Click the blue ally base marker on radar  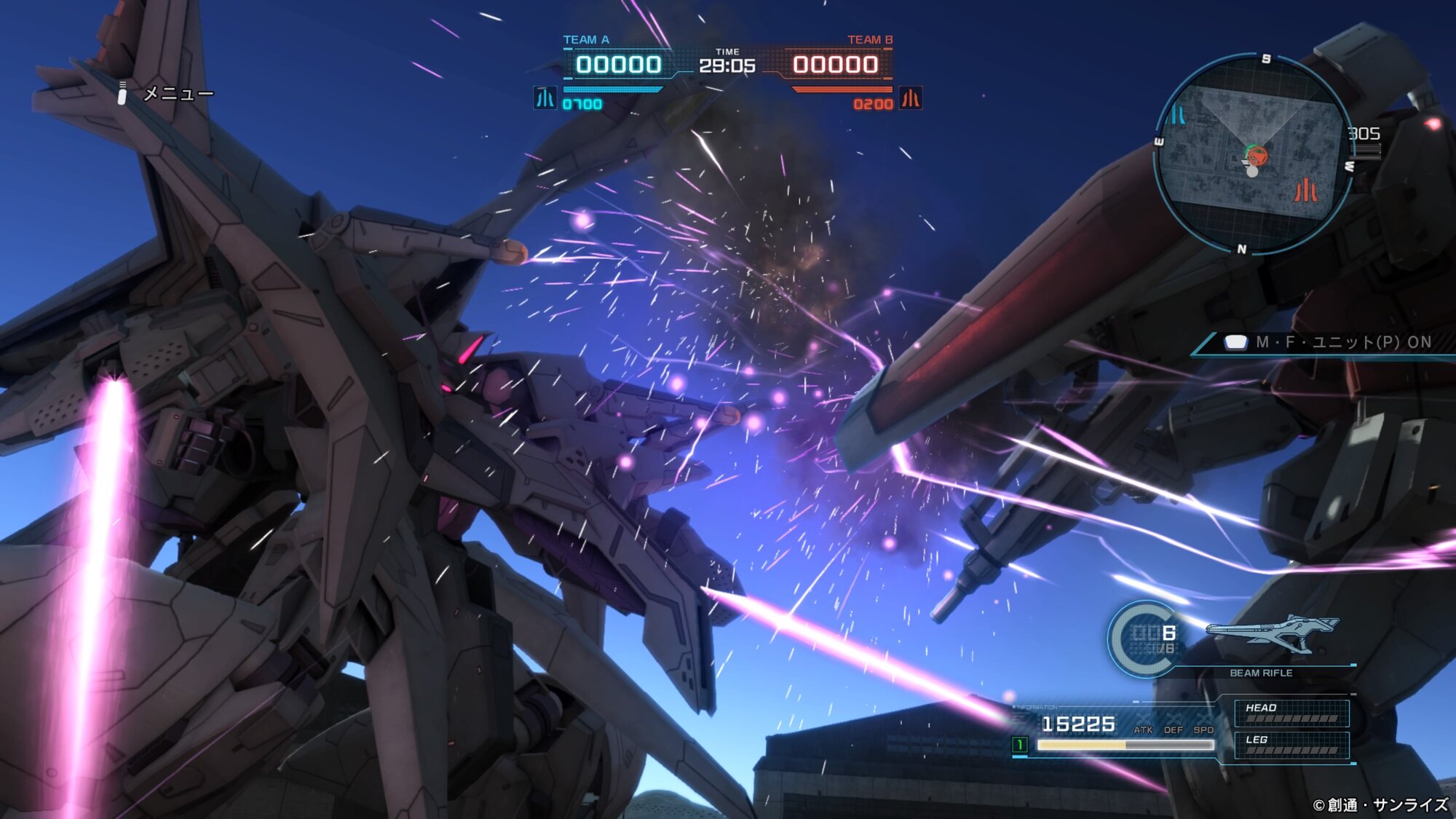click(x=1179, y=114)
